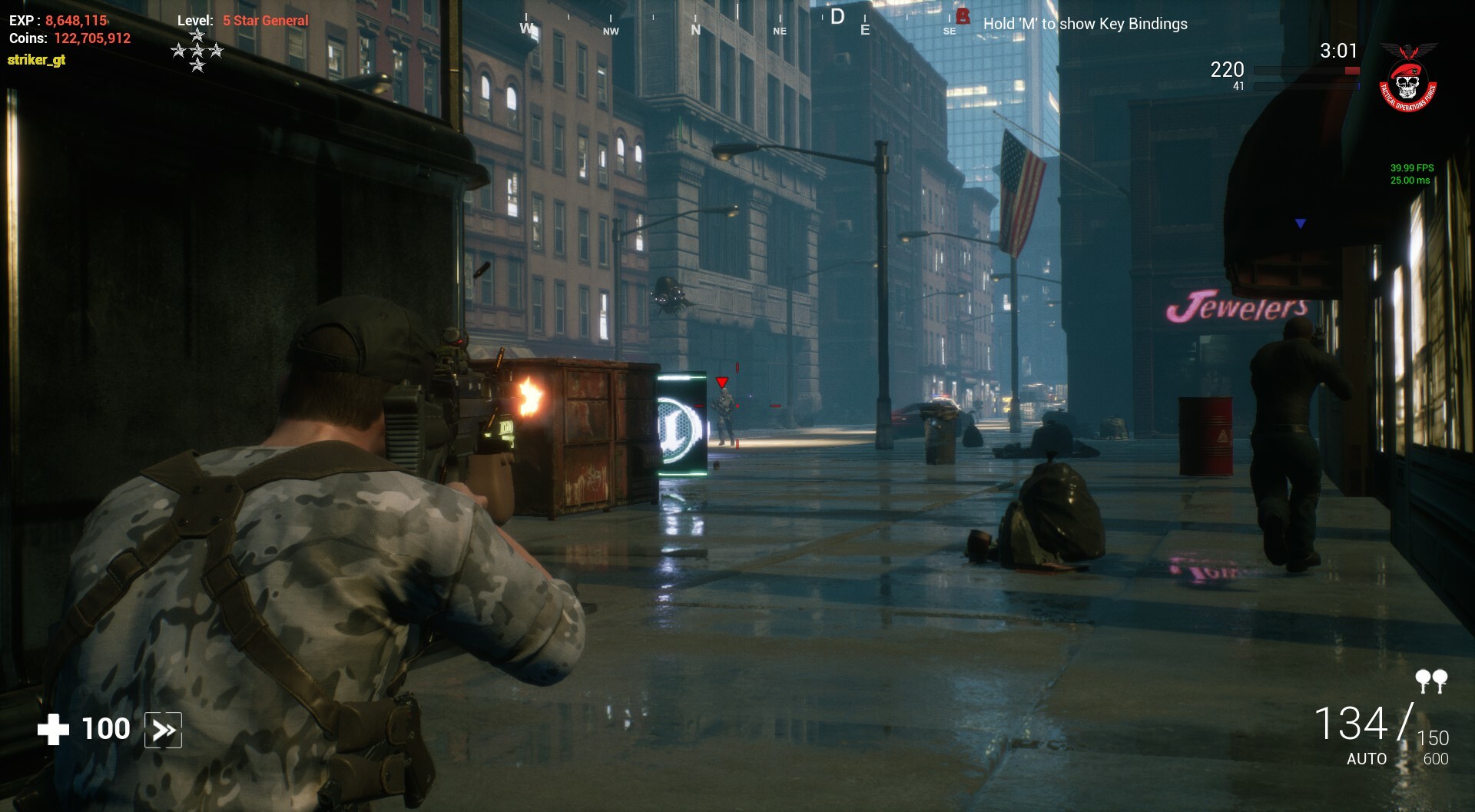Image resolution: width=1475 pixels, height=812 pixels.
Task: Click 'Hold M to show Key Bindings' text
Action: coord(1085,24)
